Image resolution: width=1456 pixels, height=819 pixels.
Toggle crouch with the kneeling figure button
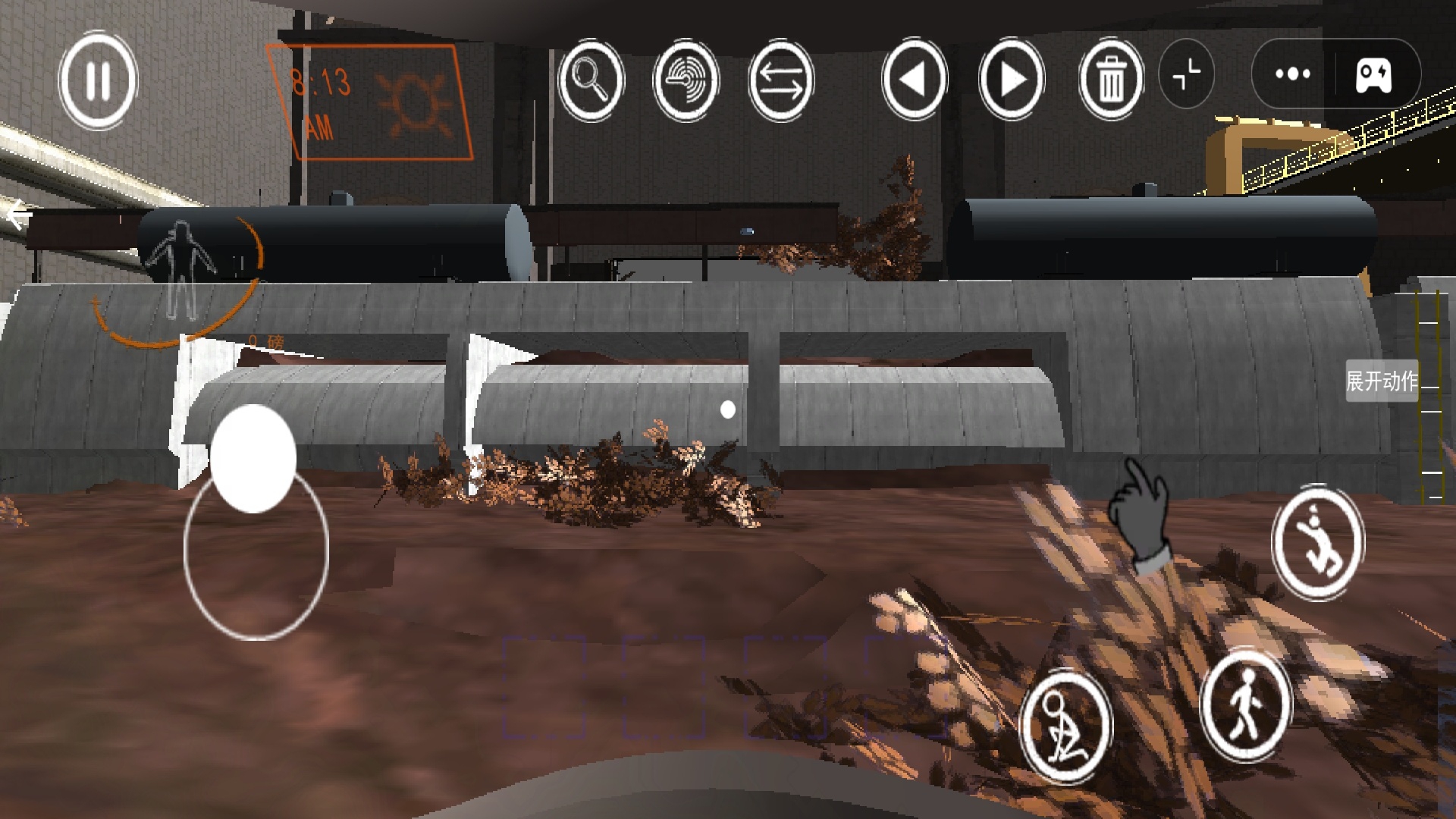[x=1065, y=726]
